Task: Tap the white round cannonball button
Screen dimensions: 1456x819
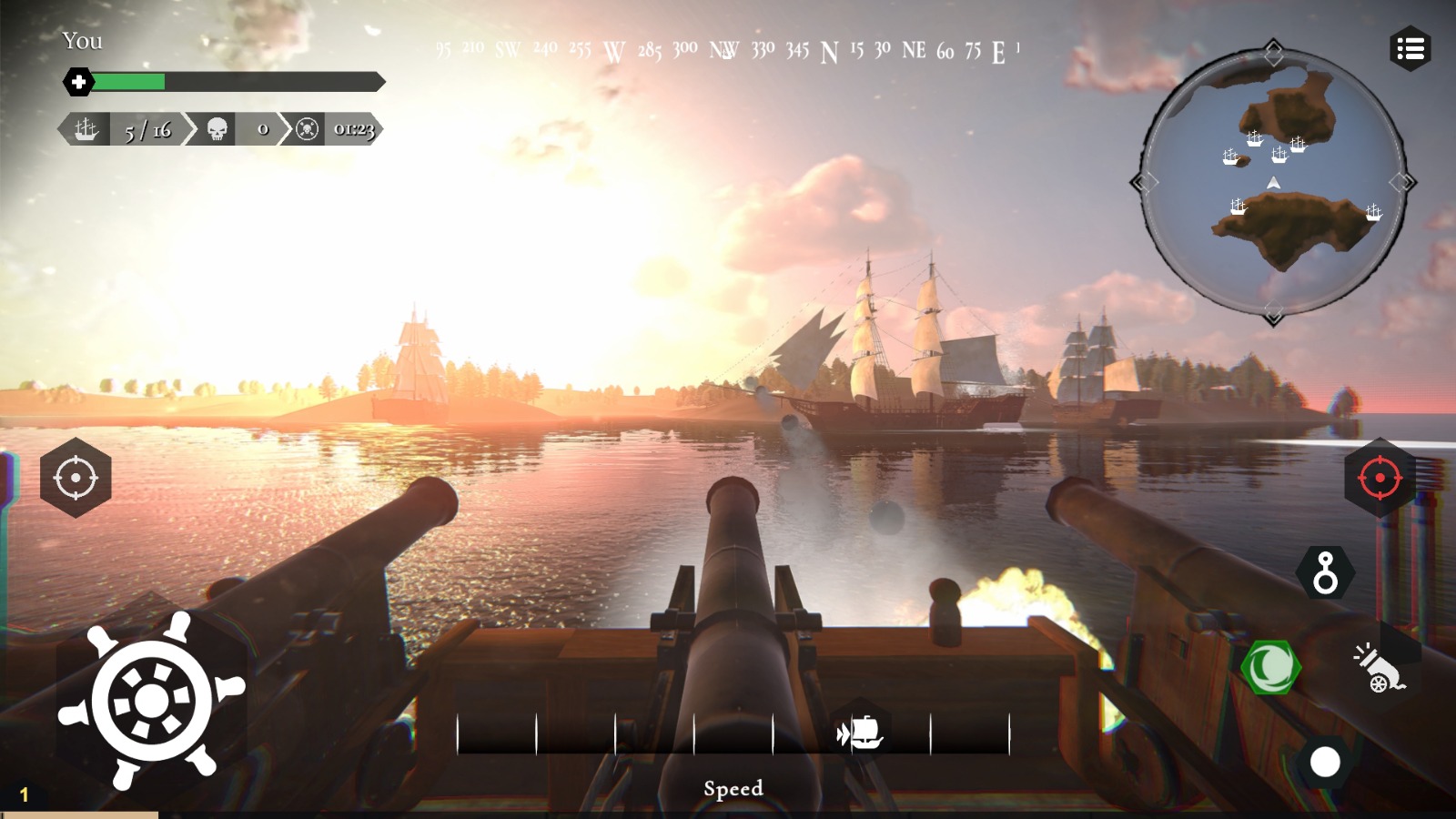Action: point(1325,763)
